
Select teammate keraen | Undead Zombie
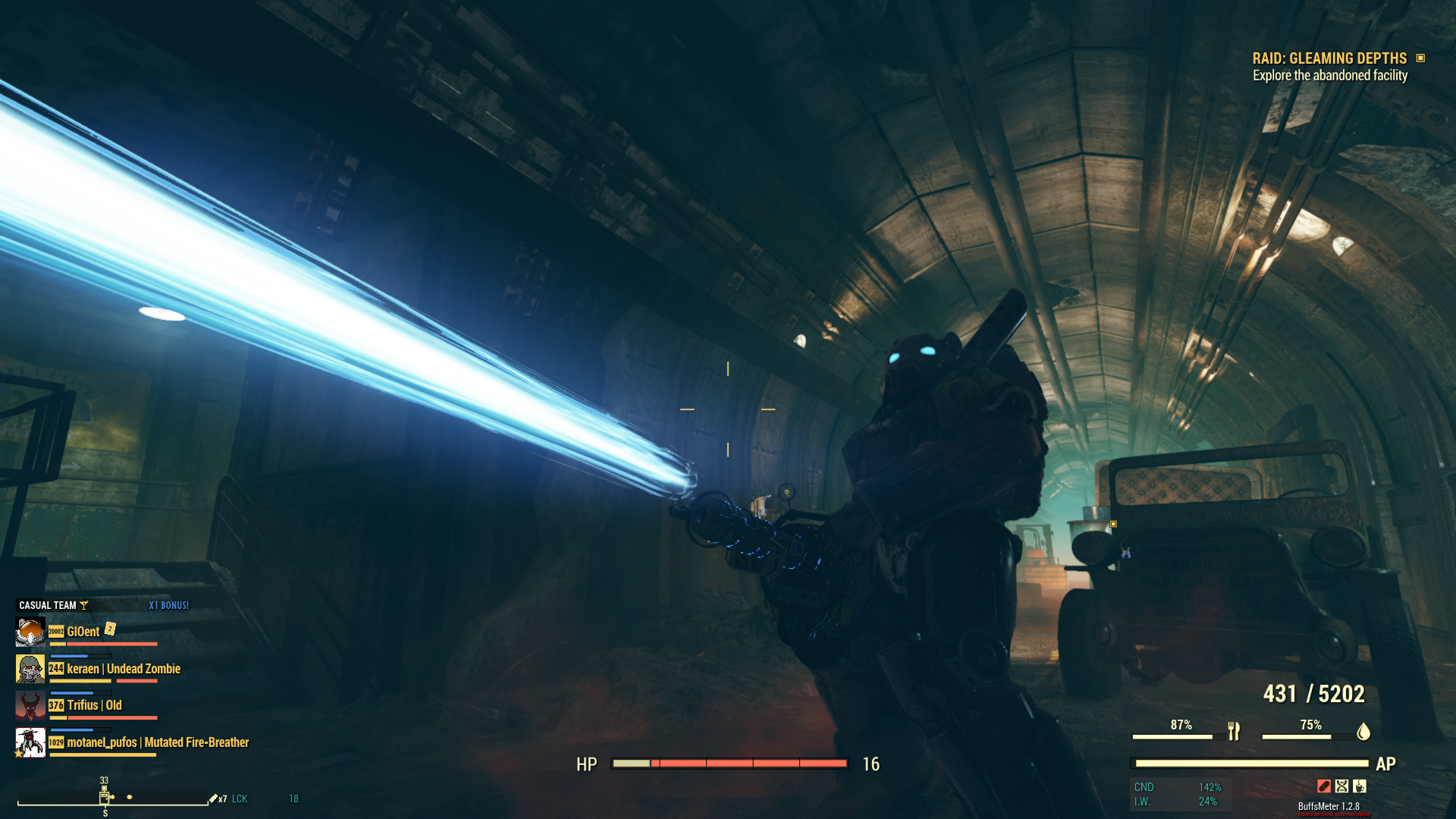tap(123, 669)
